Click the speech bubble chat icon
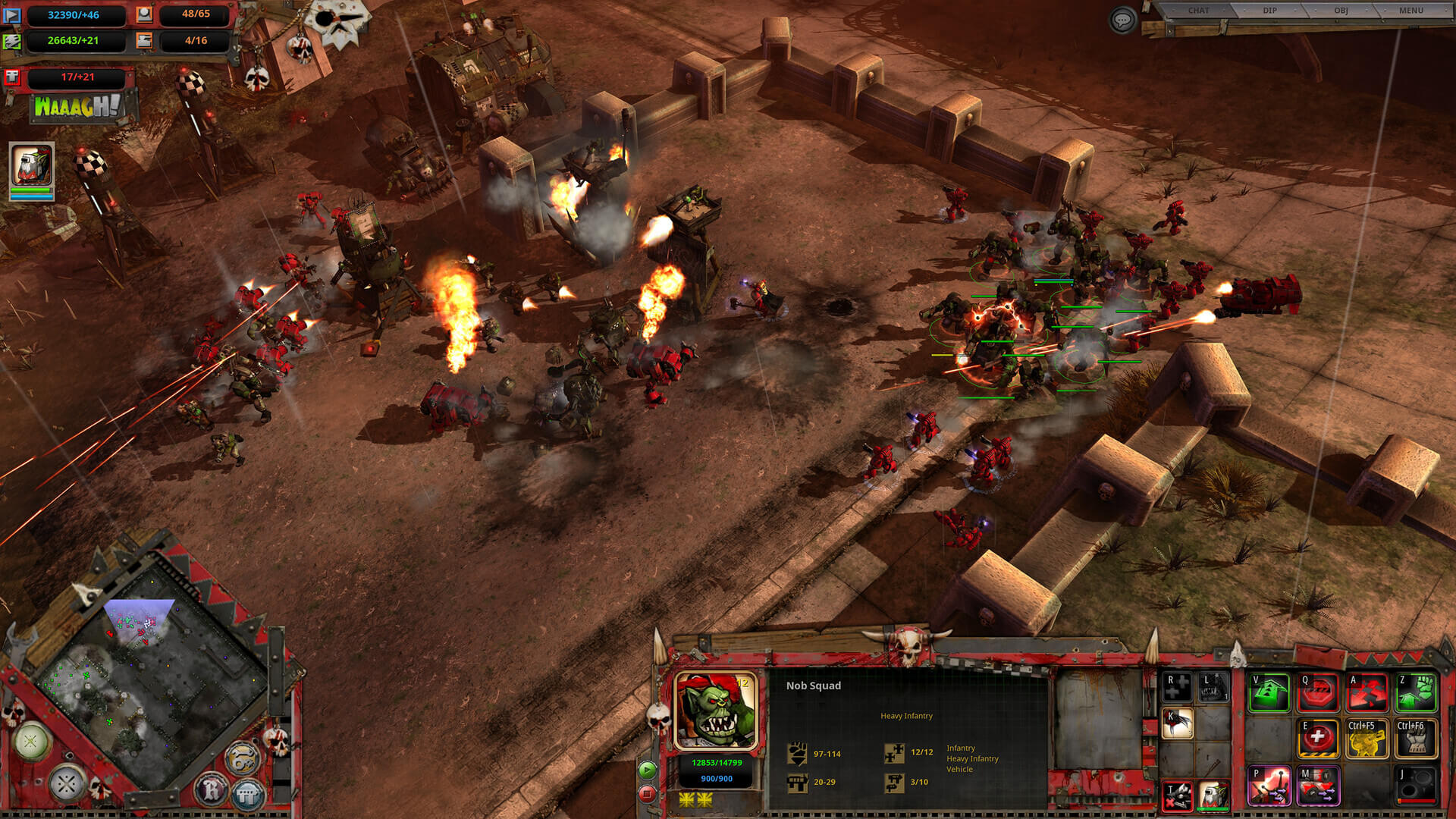 [1122, 20]
